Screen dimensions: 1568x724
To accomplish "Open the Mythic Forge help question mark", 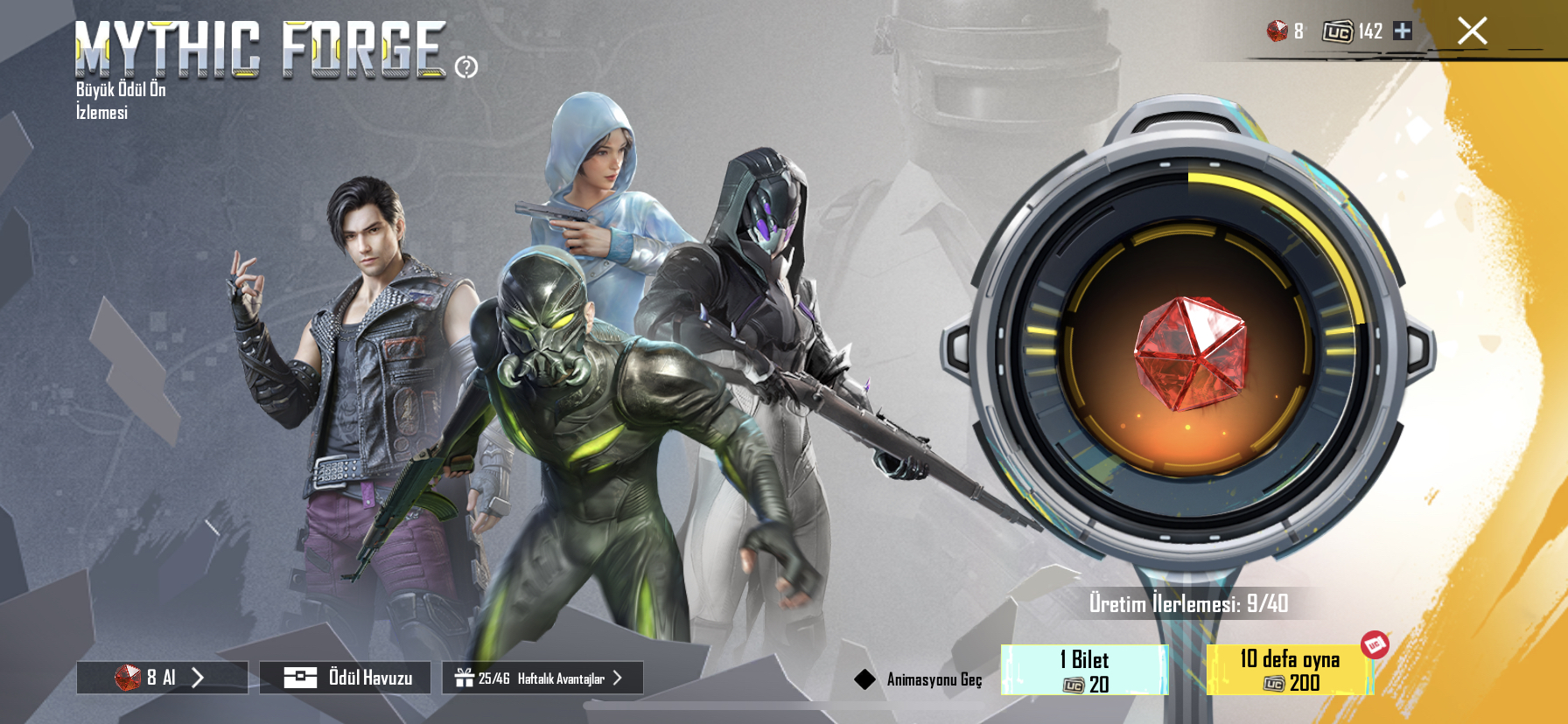I will pyautogui.click(x=466, y=66).
